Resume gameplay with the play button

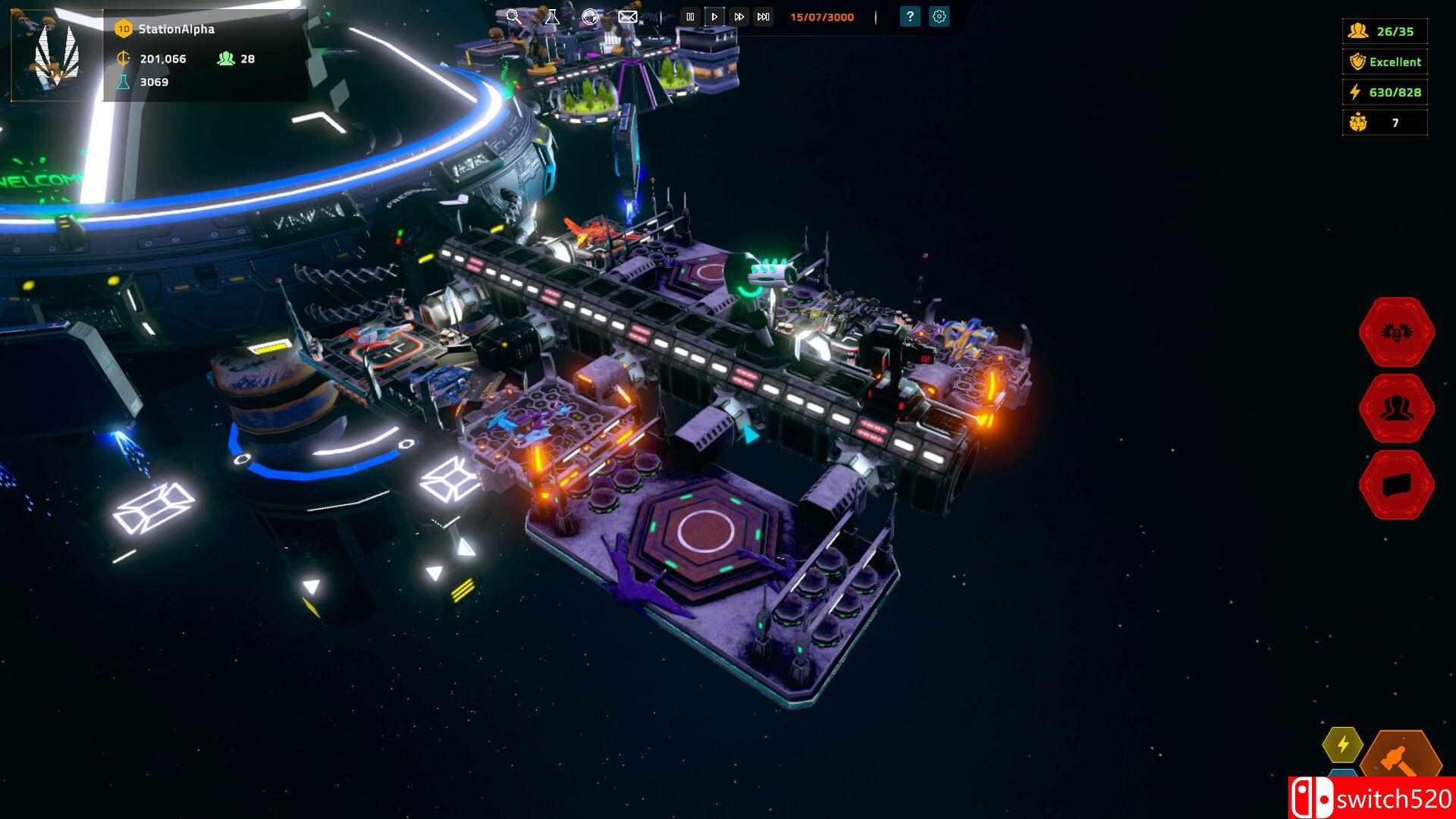(714, 16)
